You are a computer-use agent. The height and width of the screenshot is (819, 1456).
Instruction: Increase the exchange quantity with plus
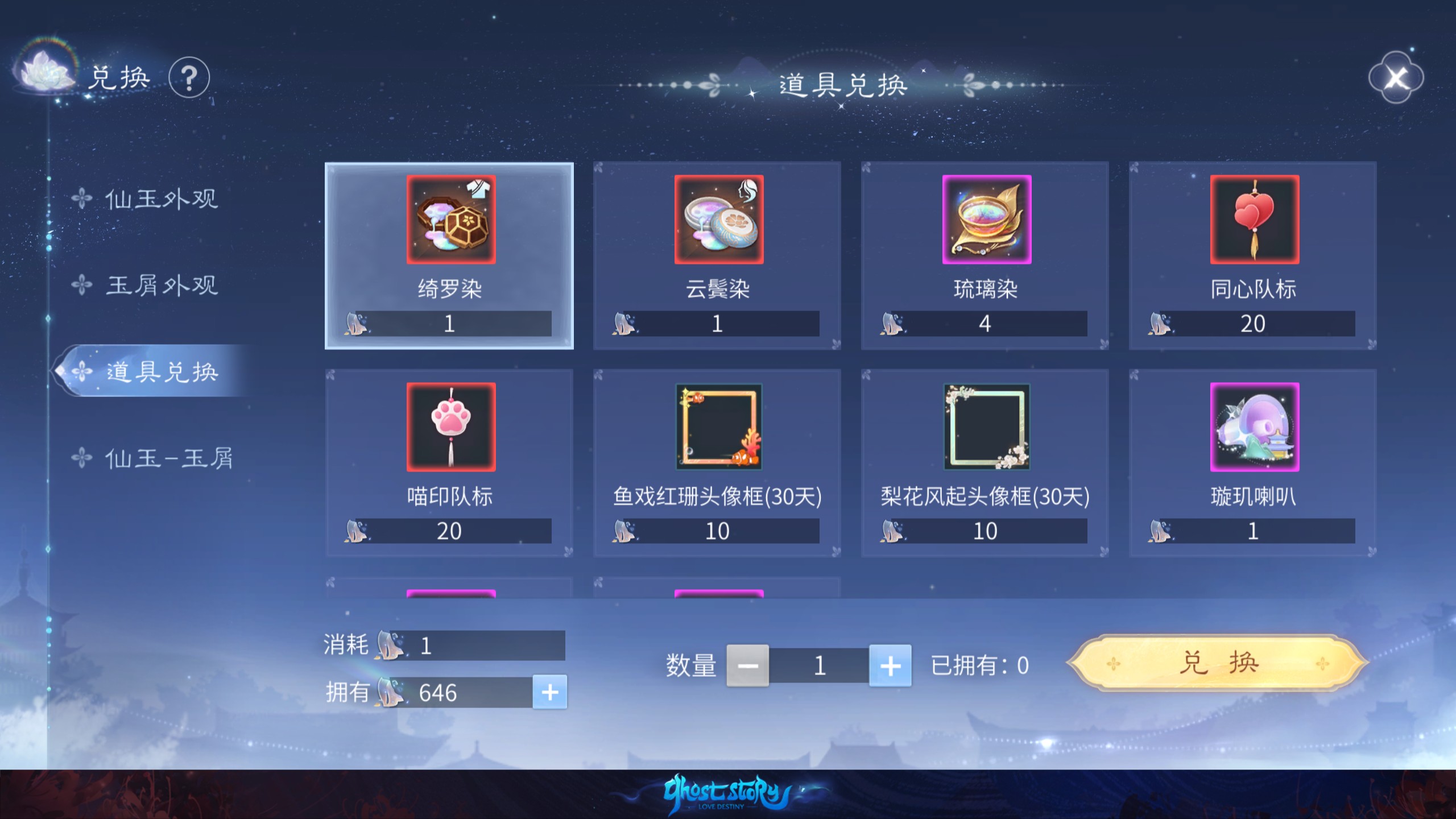click(x=890, y=665)
